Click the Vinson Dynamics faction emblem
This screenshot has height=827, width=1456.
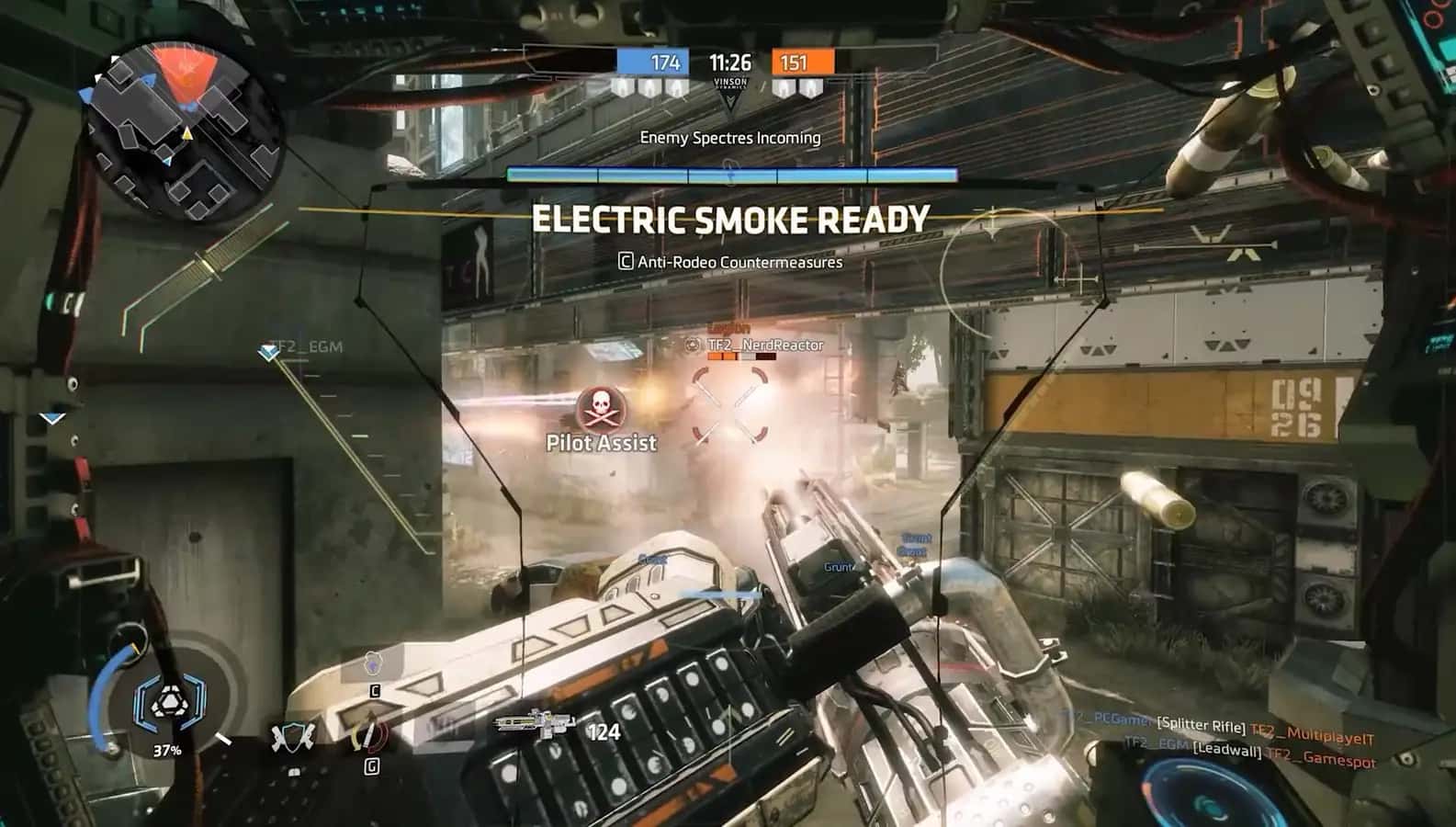click(x=730, y=90)
